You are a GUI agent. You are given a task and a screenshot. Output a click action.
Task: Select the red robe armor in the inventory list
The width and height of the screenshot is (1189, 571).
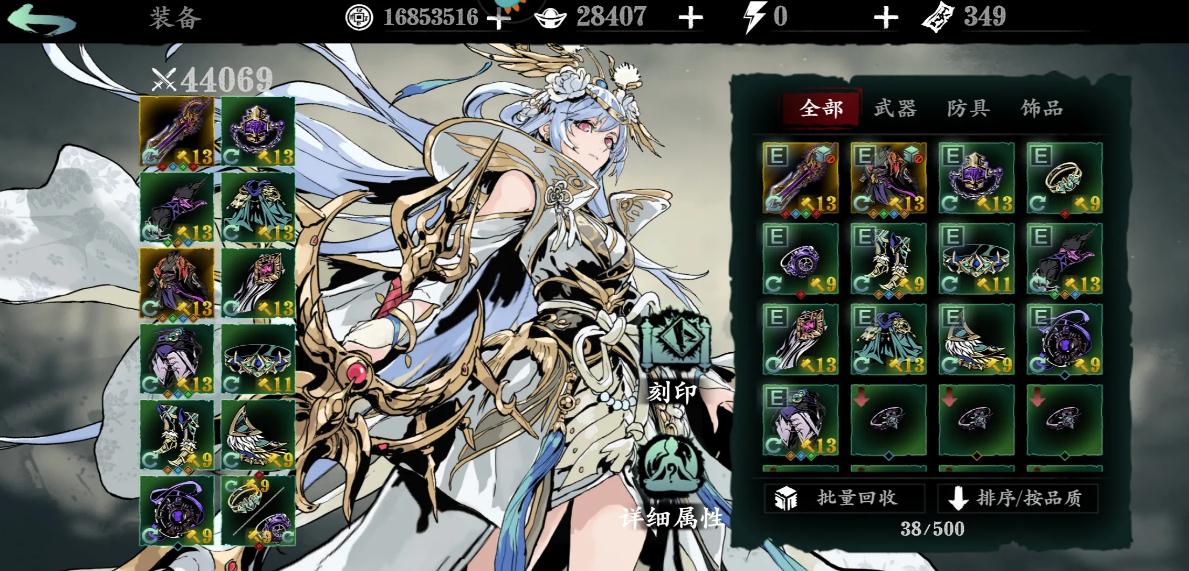pyautogui.click(x=889, y=178)
